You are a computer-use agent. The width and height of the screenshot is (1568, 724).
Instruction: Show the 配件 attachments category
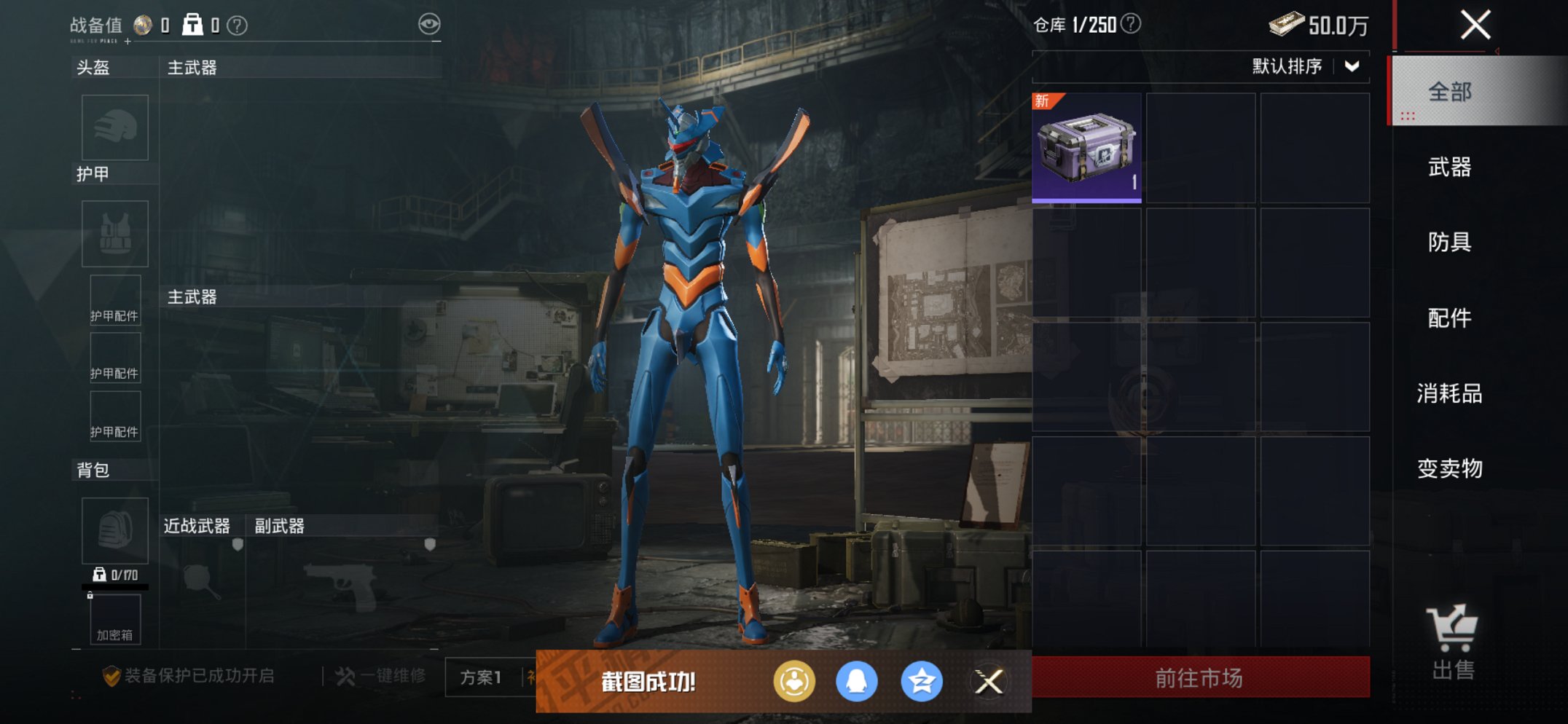coord(1450,318)
